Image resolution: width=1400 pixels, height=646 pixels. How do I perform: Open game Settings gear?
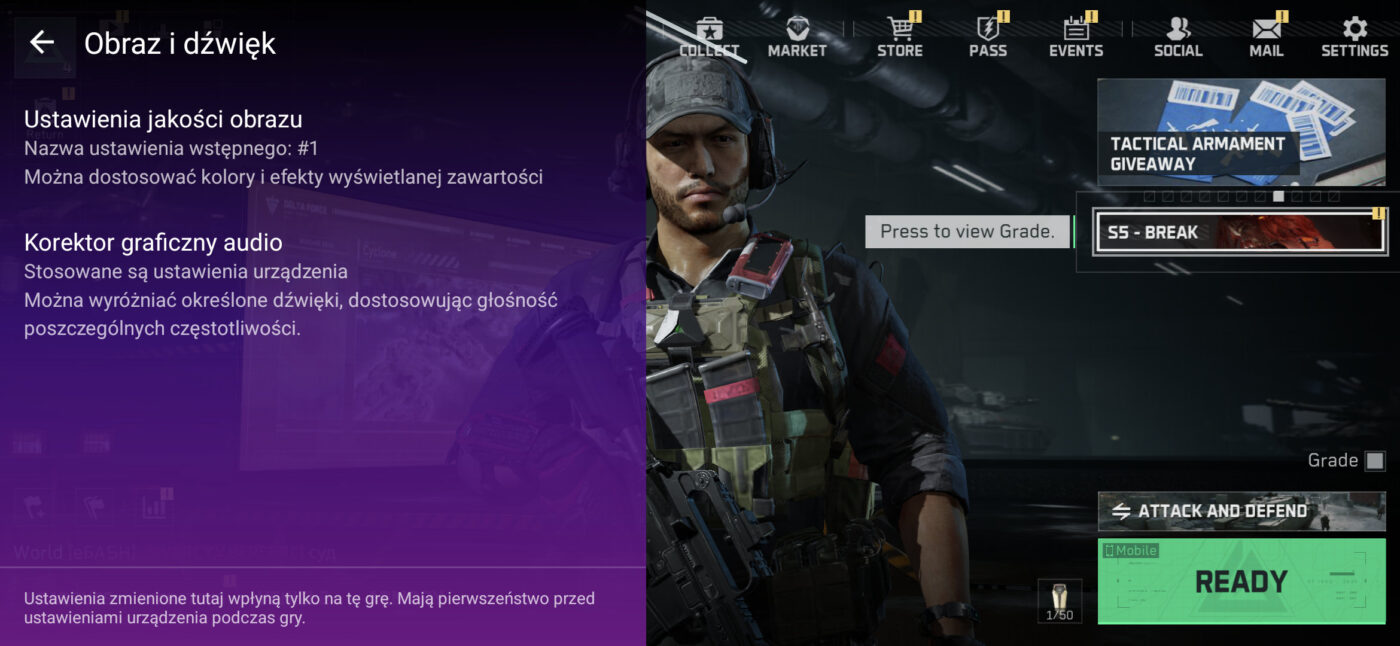[1354, 37]
